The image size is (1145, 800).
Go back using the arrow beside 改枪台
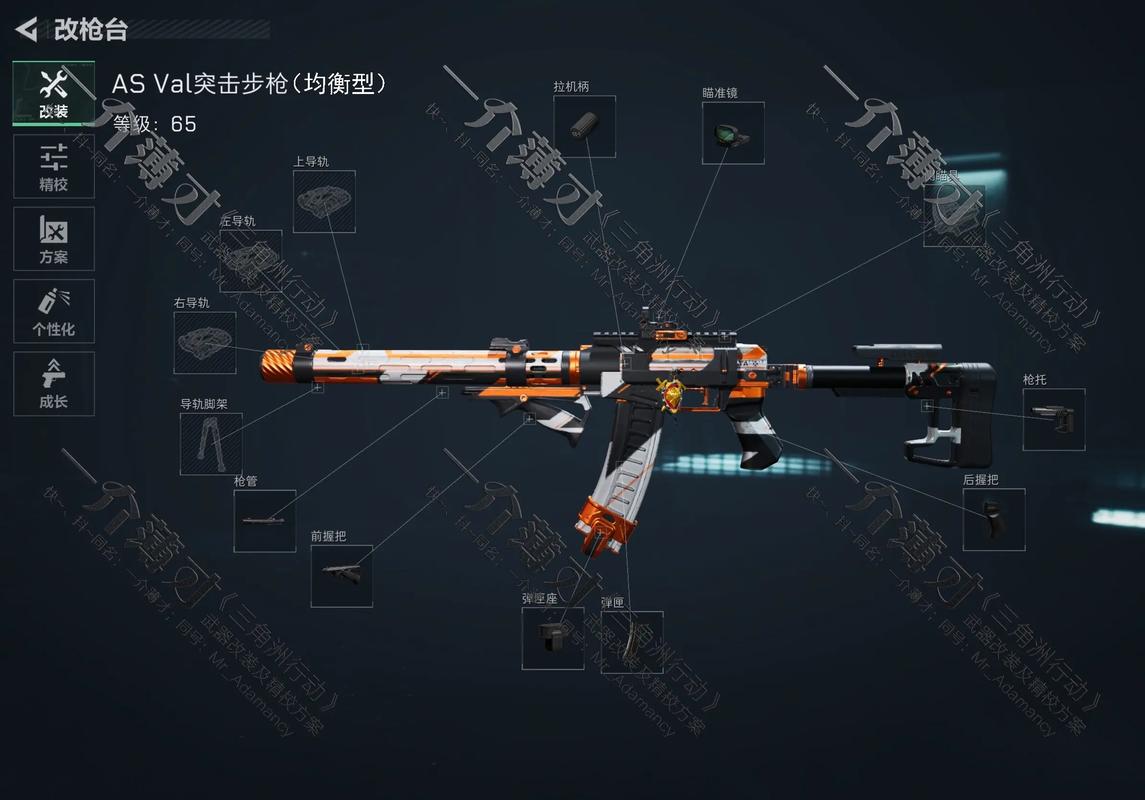coord(27,29)
